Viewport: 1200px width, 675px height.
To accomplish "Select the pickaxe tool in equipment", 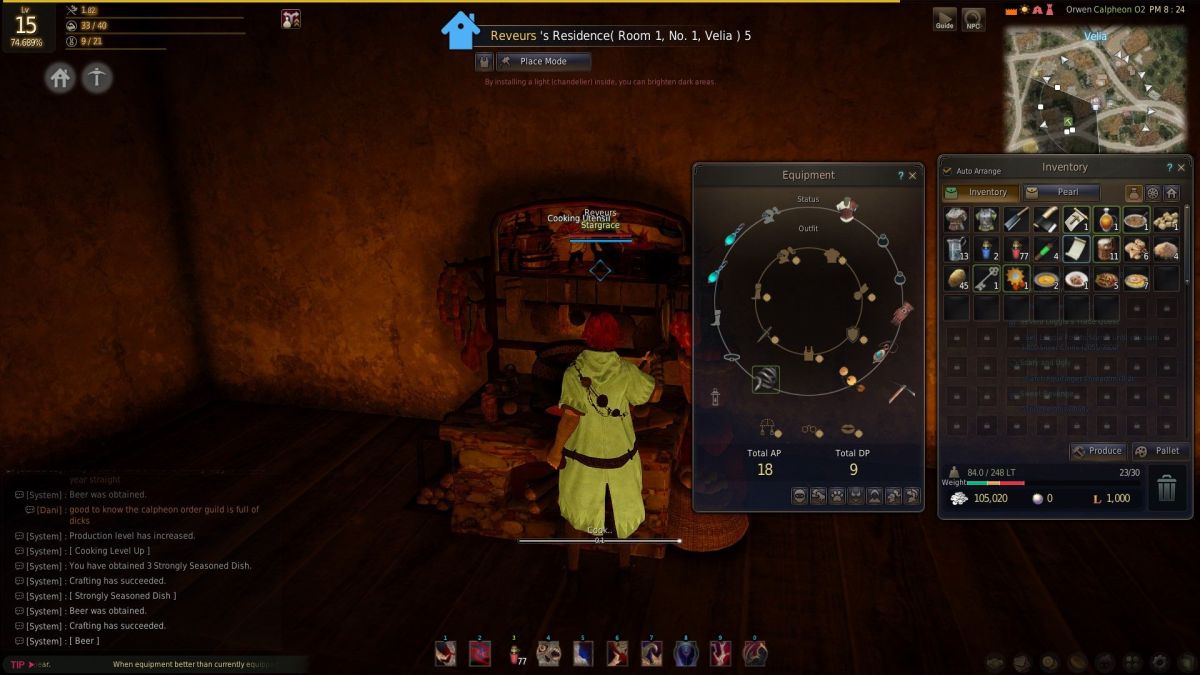I will click(901, 393).
